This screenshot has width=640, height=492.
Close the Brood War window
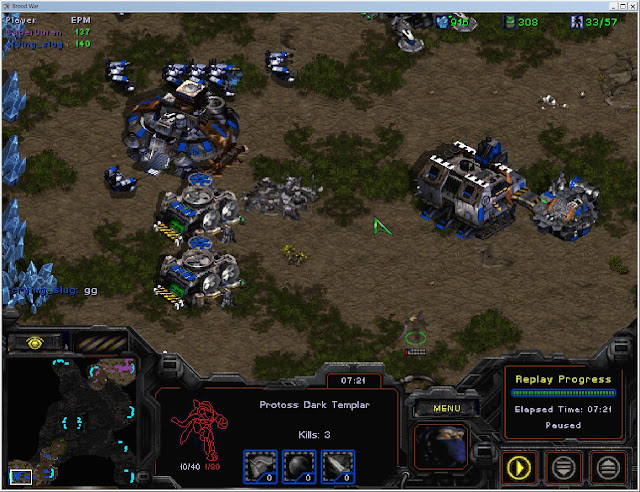pos(626,6)
